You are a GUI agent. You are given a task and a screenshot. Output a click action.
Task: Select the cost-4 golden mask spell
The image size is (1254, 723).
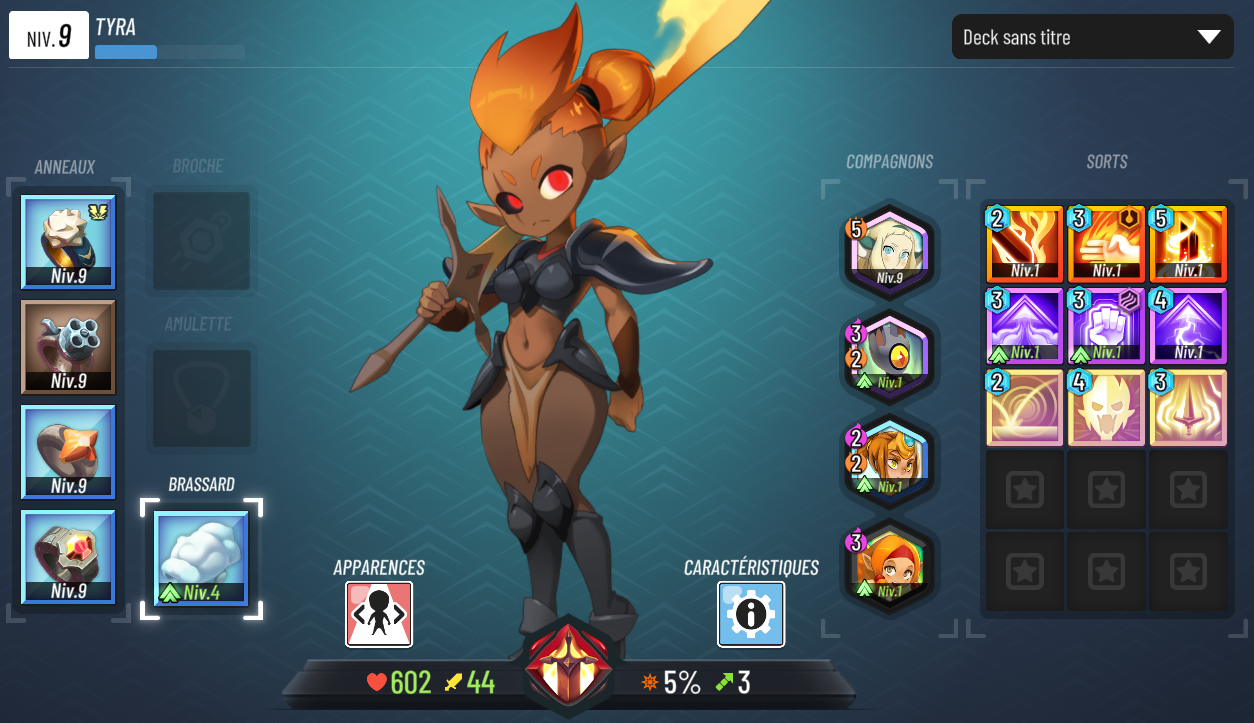(1107, 408)
